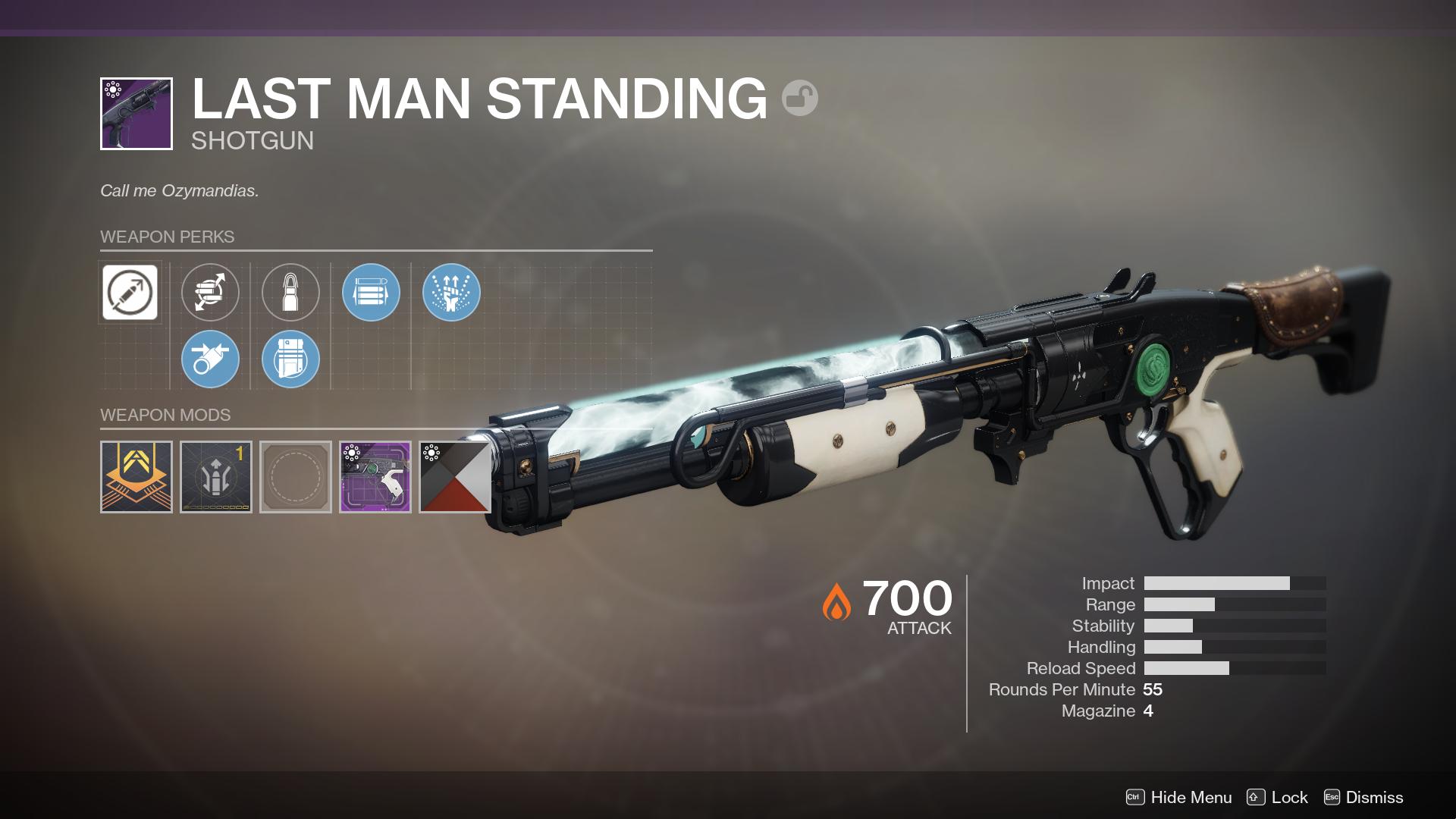Select the One-Two Punch trait perk
1456x819 pixels.
[452, 293]
